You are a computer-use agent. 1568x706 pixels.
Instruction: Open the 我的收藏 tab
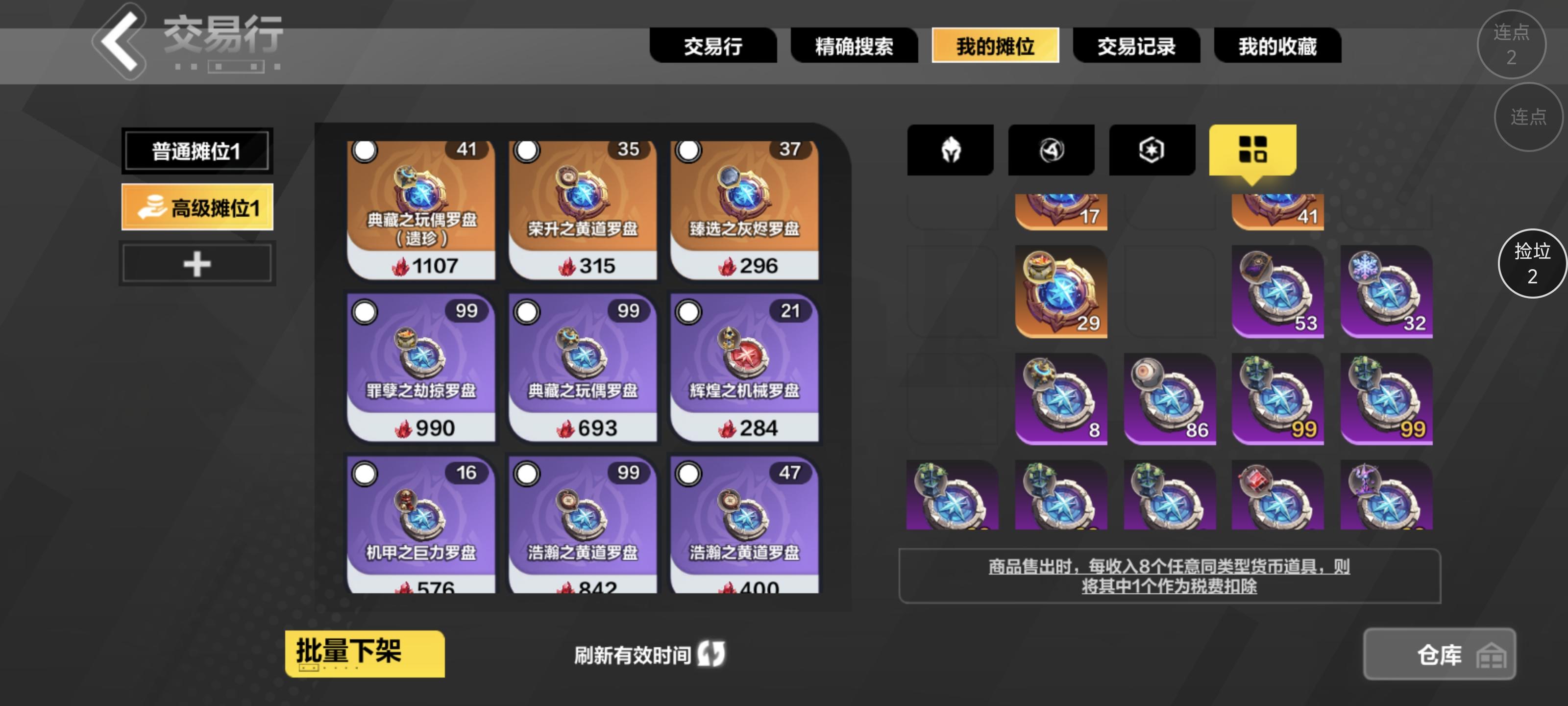pyautogui.click(x=1277, y=46)
